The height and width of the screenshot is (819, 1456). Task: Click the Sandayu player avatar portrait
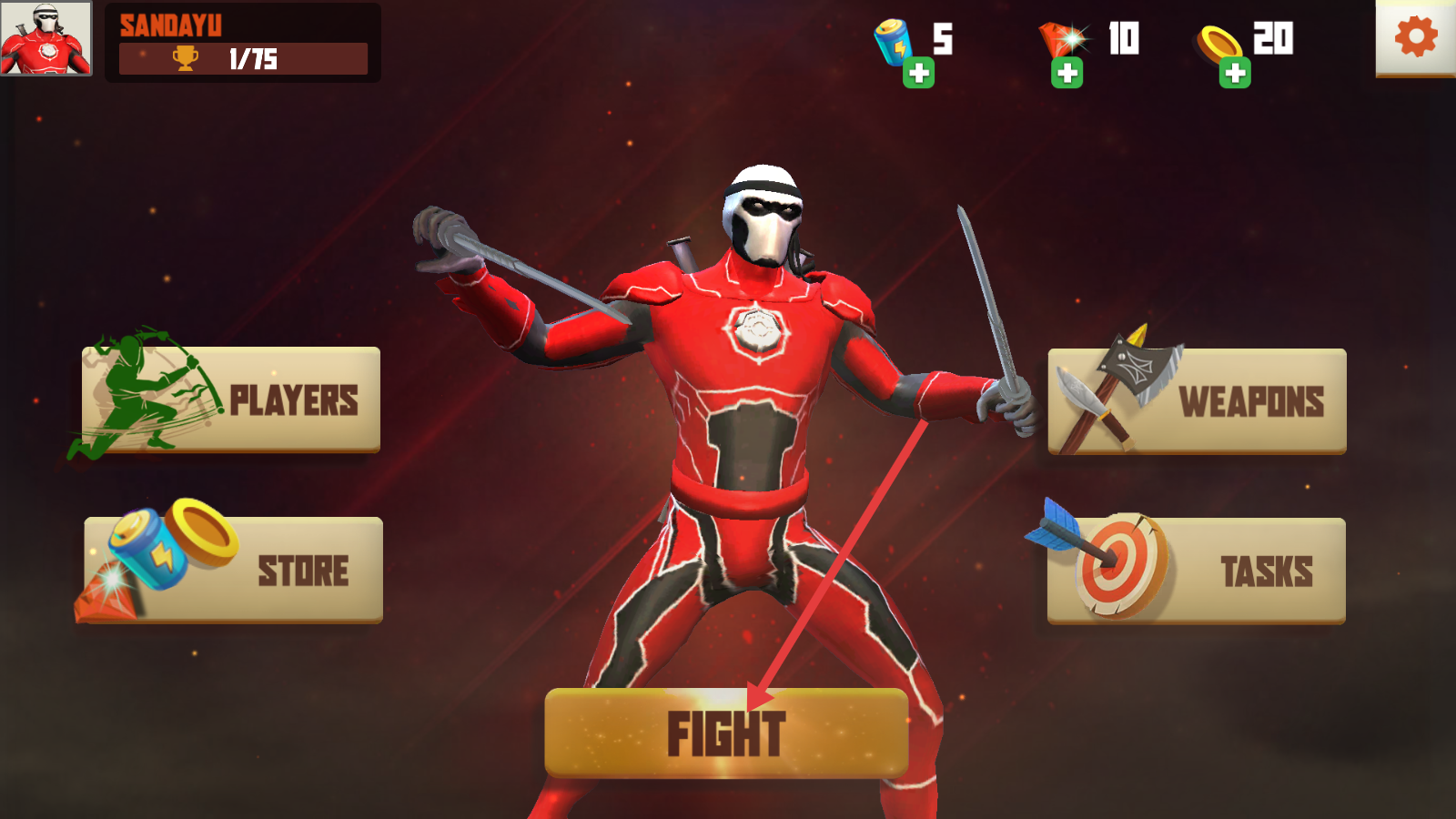[x=45, y=38]
